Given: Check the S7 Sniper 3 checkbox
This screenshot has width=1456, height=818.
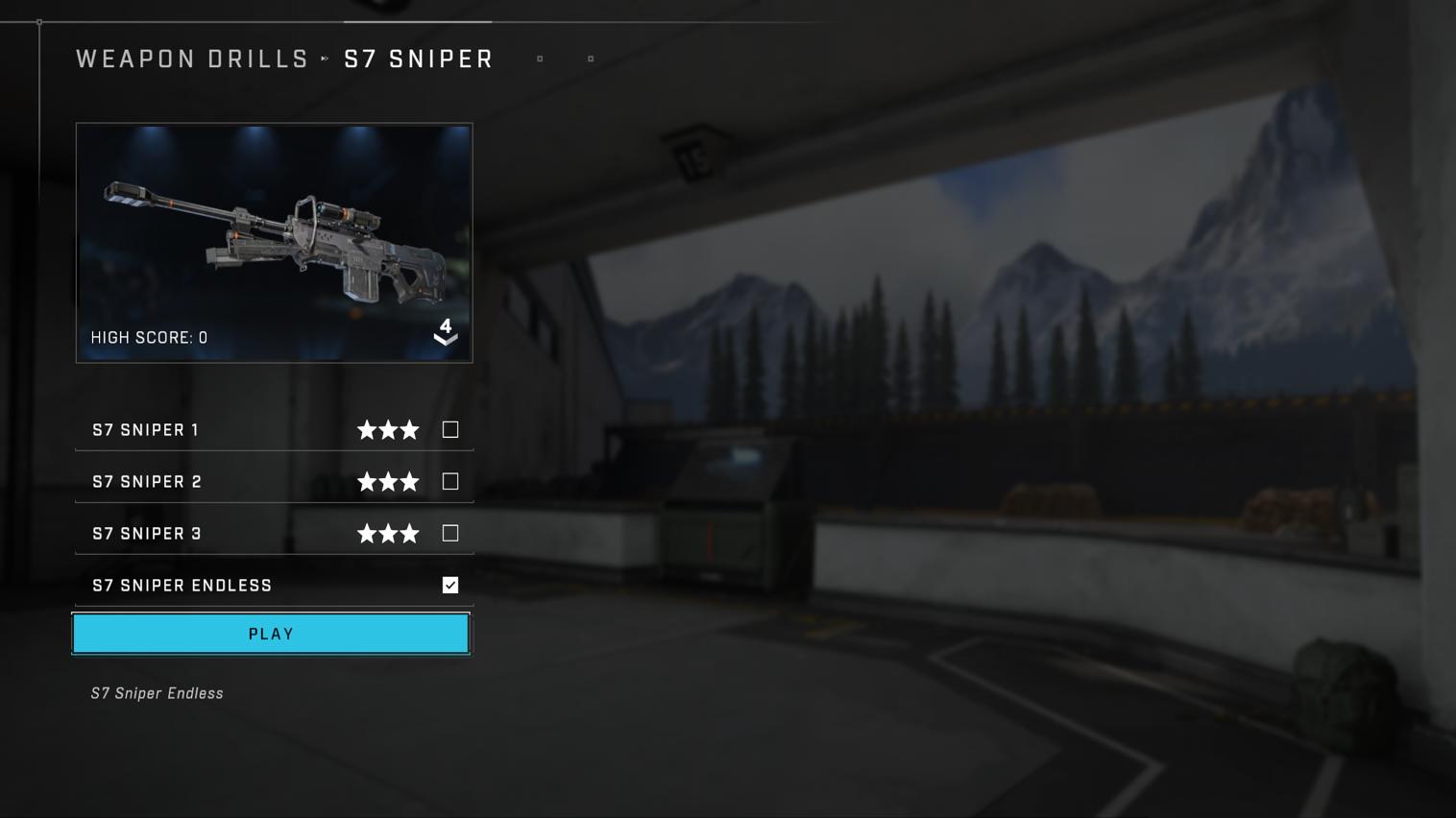Looking at the screenshot, I should 449,533.
